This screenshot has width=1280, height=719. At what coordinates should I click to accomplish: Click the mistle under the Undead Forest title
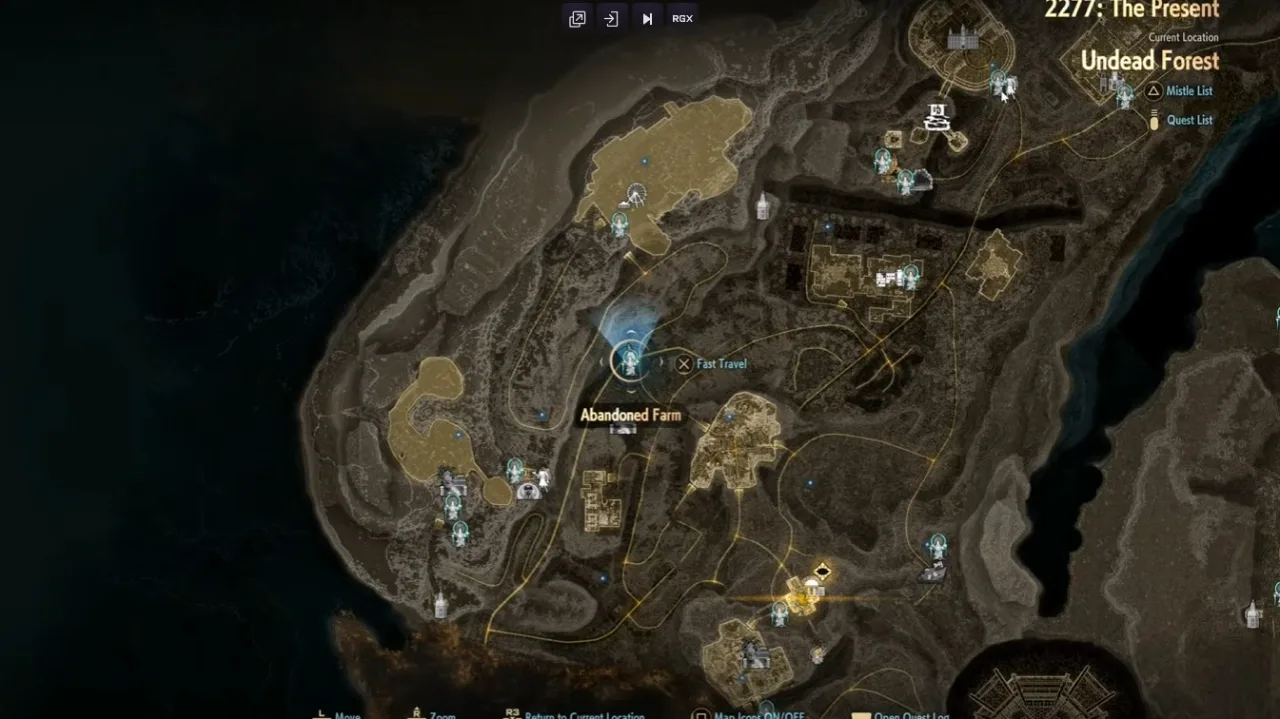tap(1125, 94)
